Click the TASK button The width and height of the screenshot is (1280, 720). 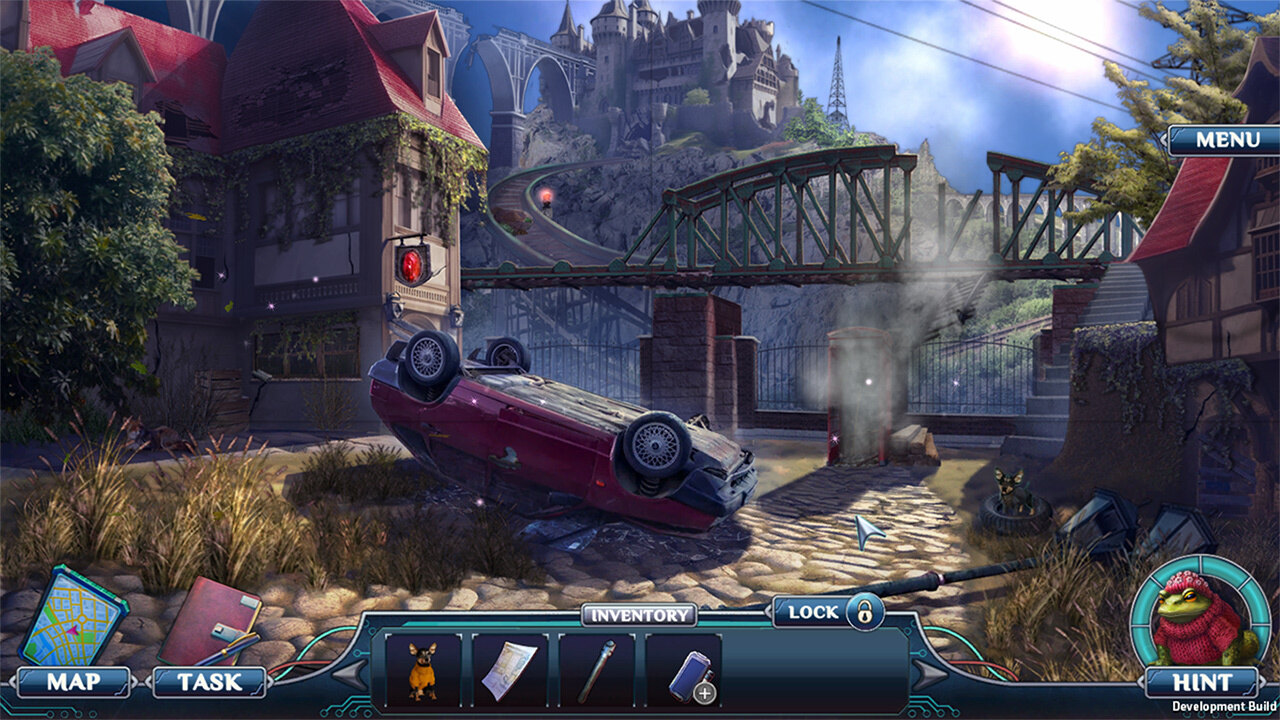[209, 682]
